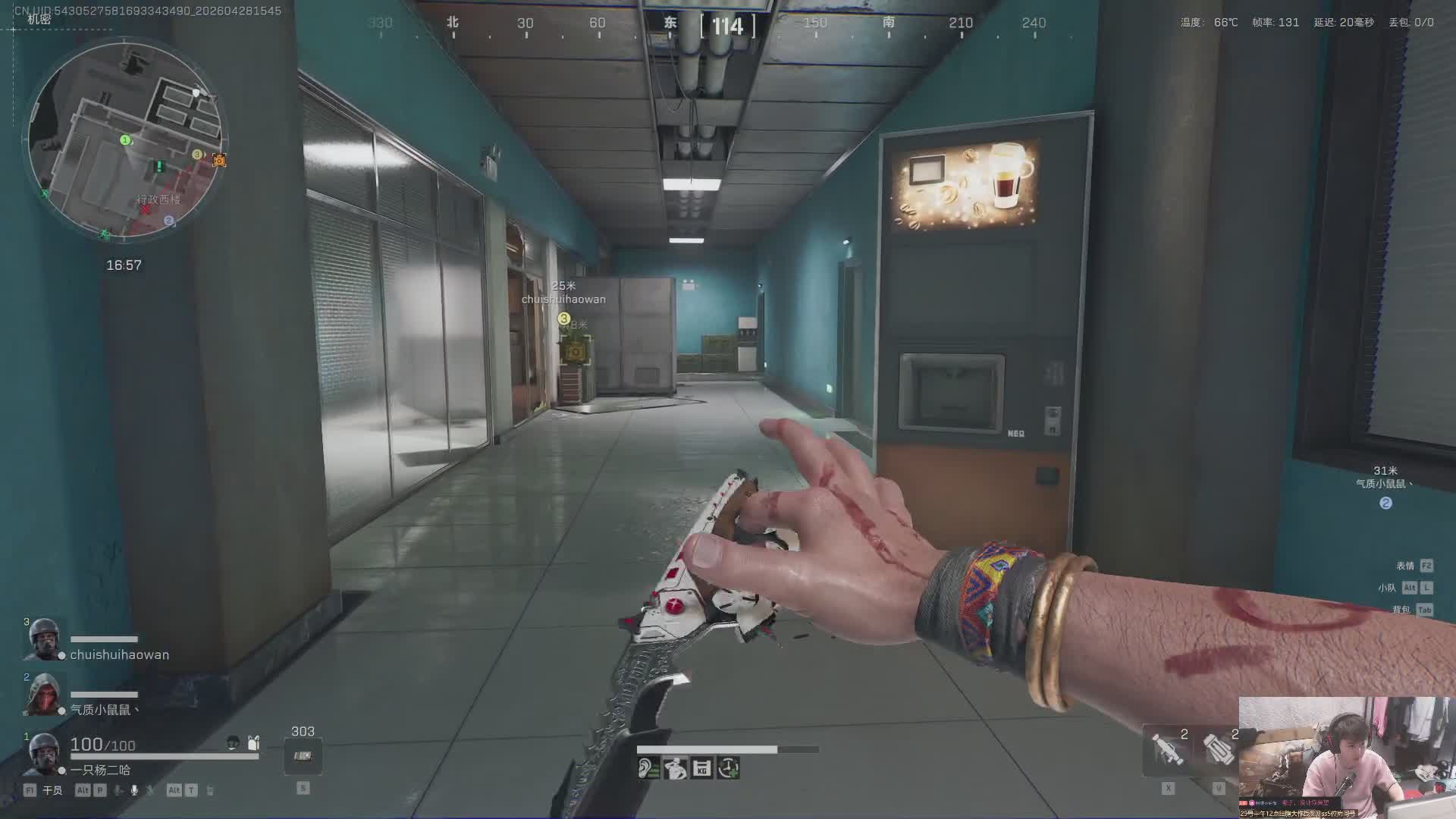Click the green exclamation marker on minimap

tap(159, 166)
